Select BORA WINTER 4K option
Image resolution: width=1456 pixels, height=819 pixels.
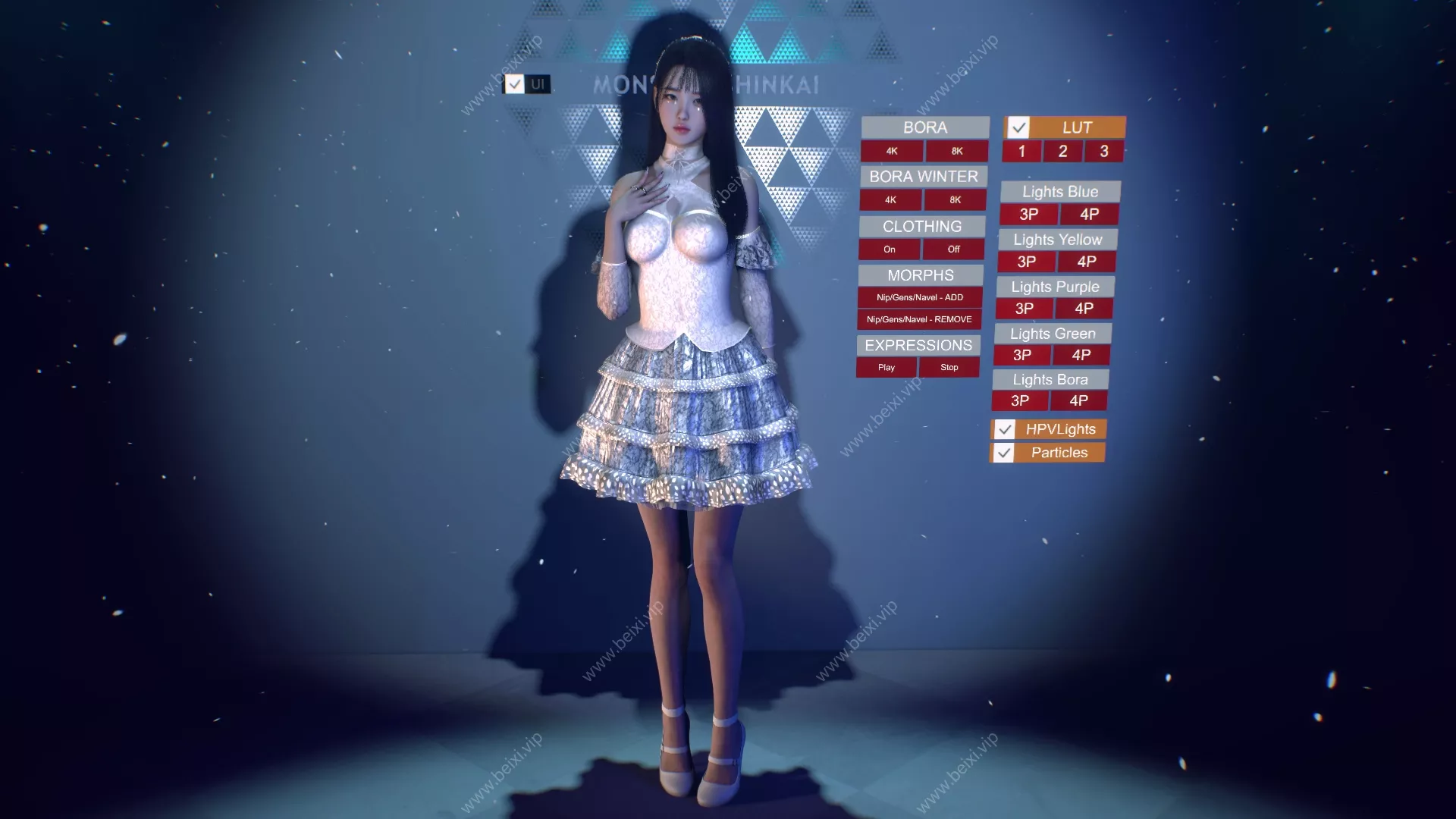[x=890, y=200]
